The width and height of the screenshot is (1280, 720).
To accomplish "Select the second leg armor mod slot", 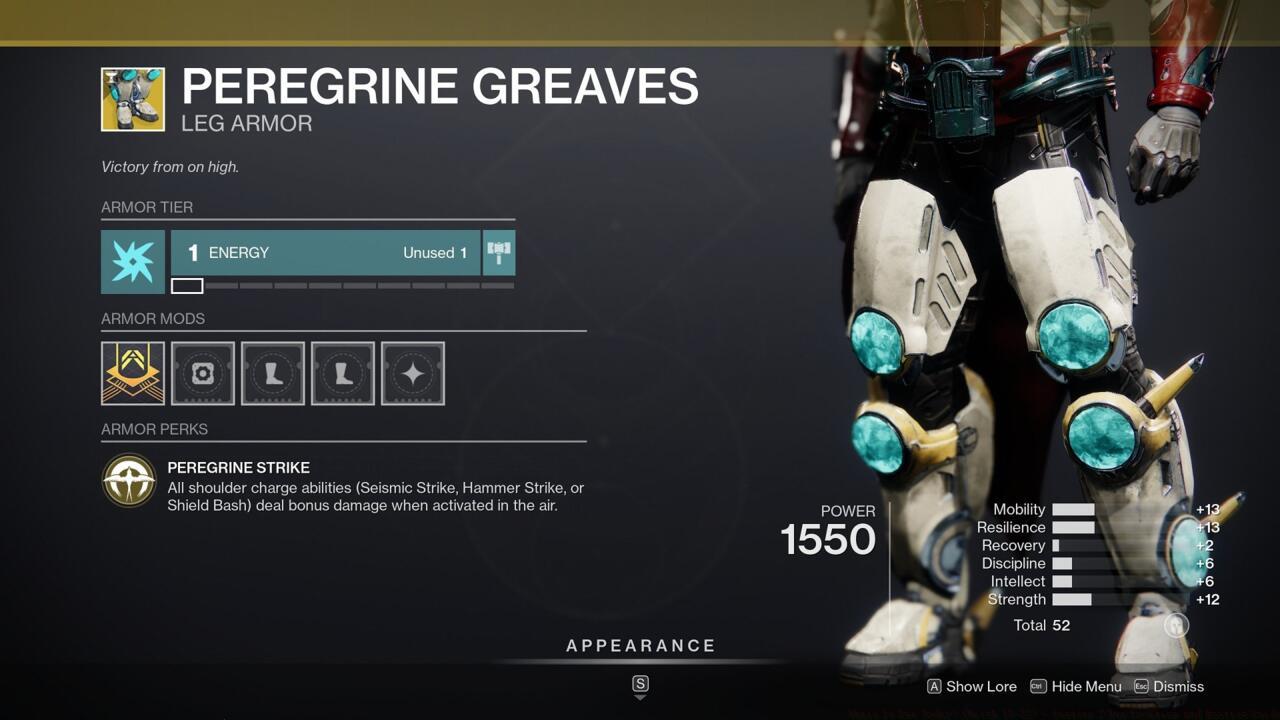I will (342, 373).
